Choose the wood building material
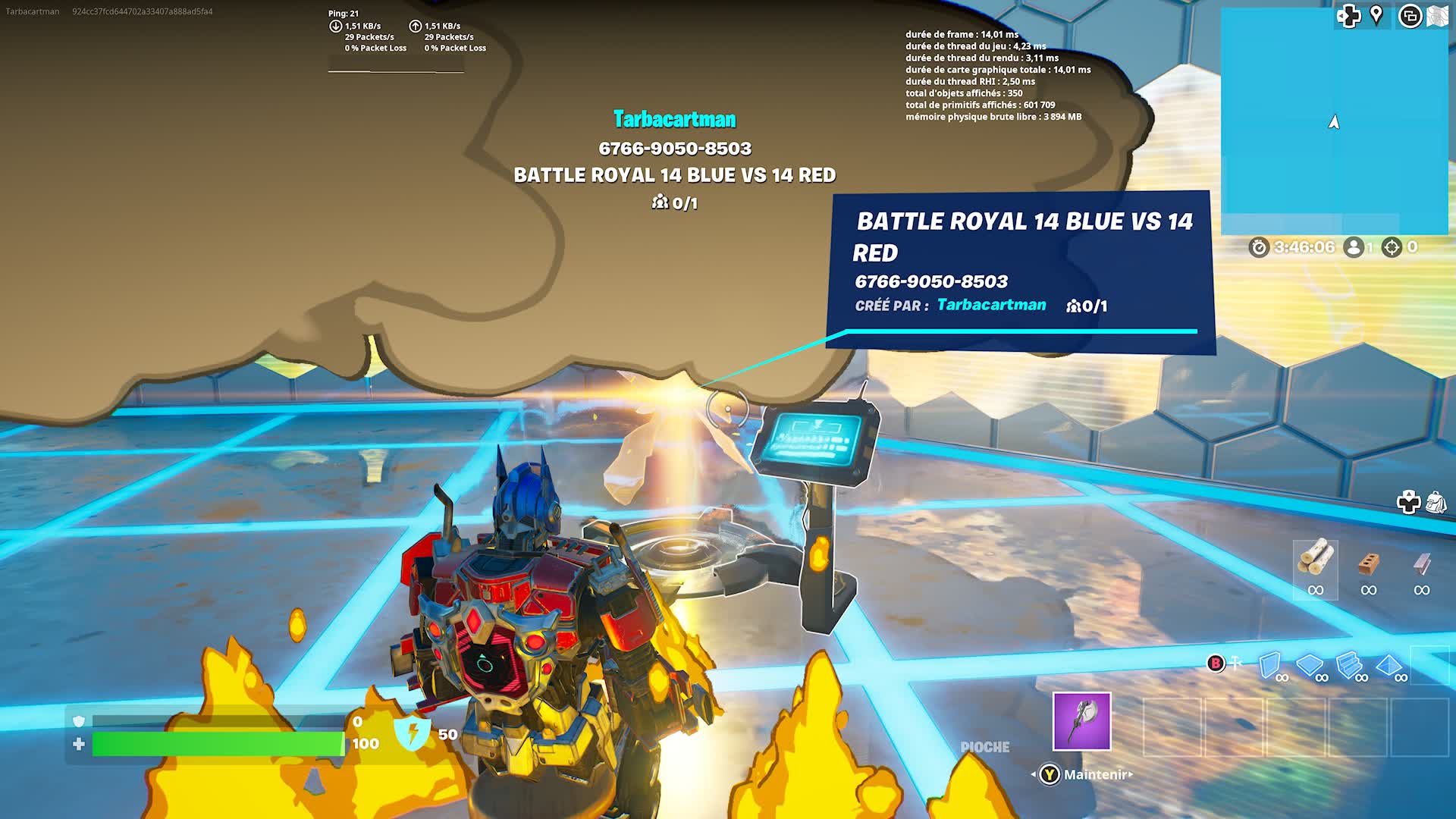 pyautogui.click(x=1315, y=559)
